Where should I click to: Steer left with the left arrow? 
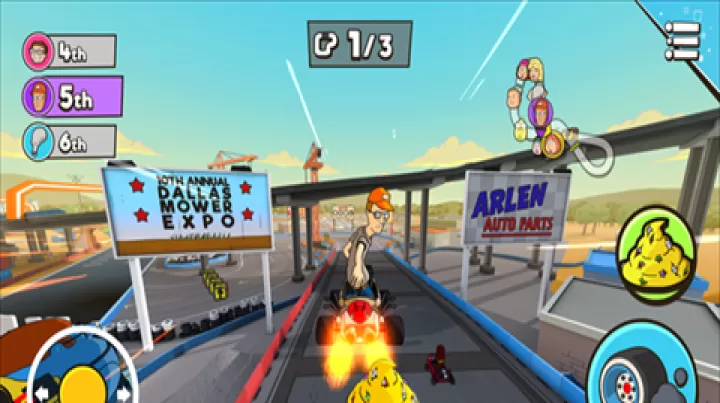point(42,394)
